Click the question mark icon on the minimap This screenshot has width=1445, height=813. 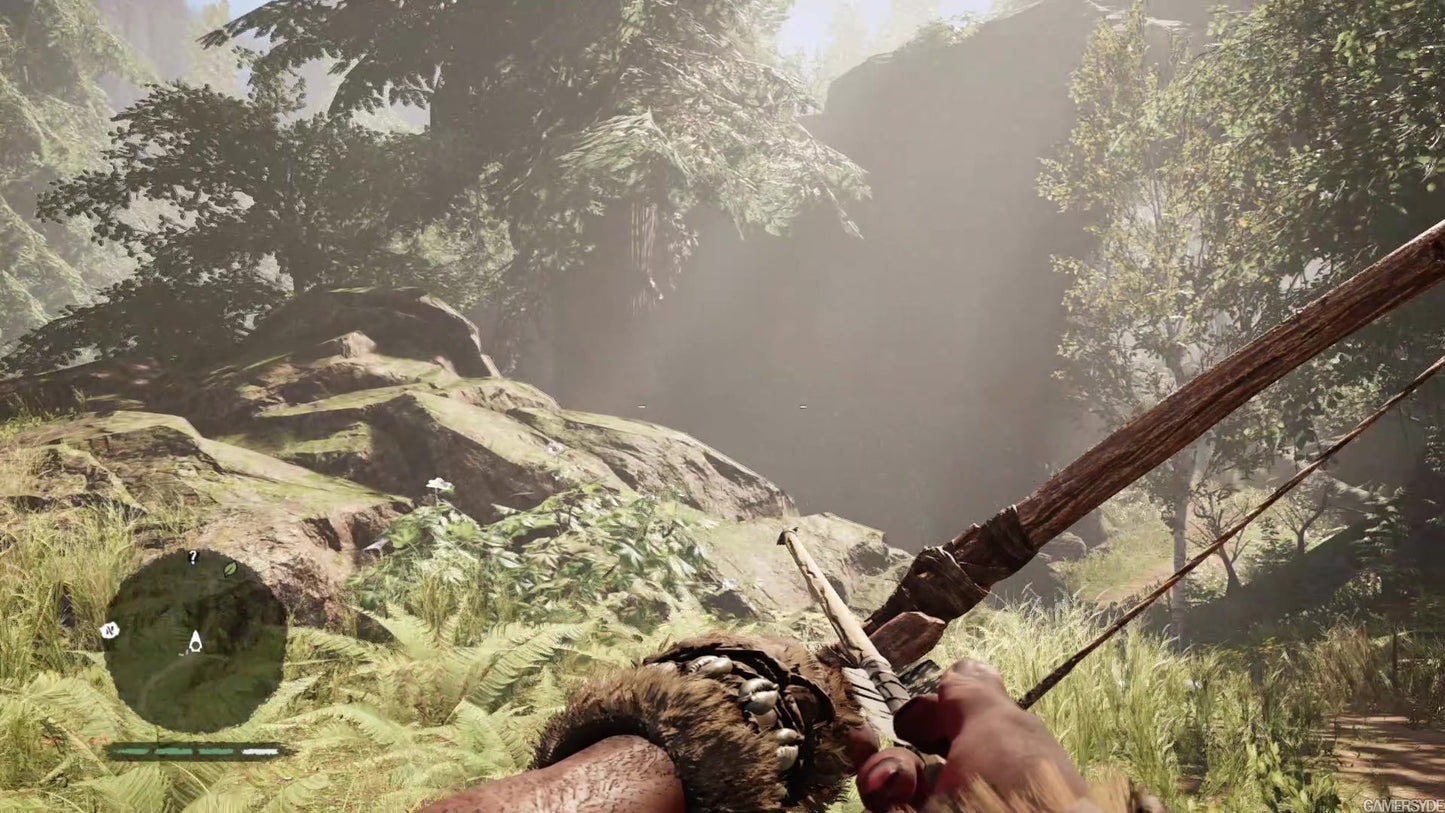[x=193, y=558]
